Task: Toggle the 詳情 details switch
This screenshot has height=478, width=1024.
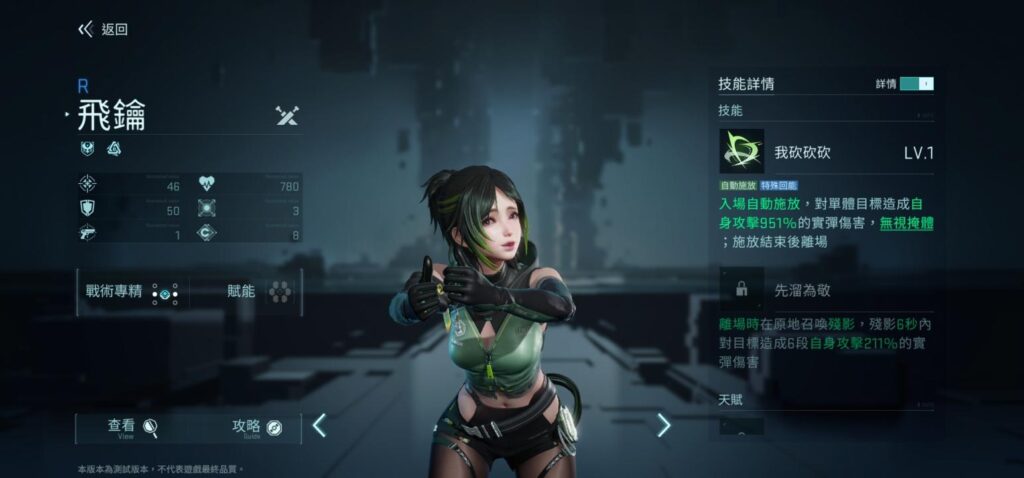Action: coord(916,84)
